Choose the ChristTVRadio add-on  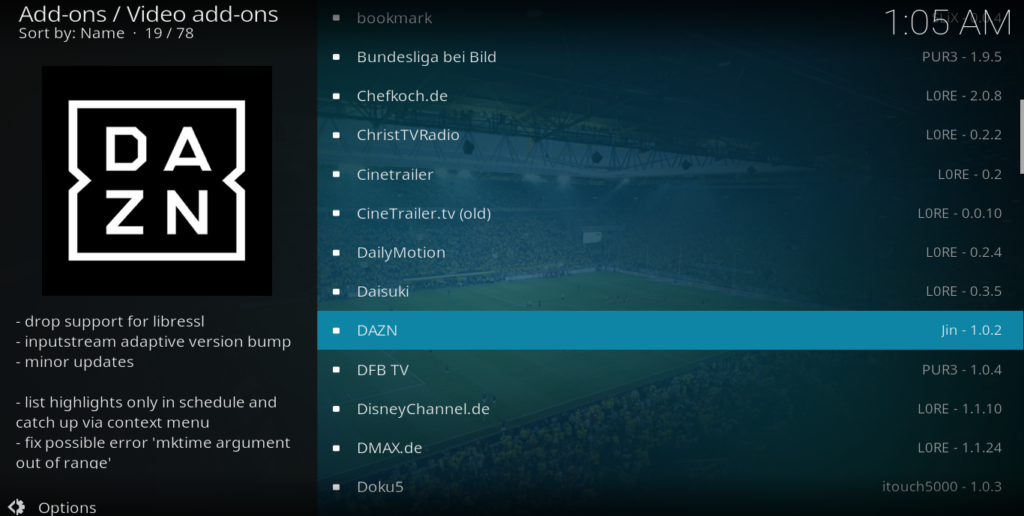pyautogui.click(x=408, y=135)
